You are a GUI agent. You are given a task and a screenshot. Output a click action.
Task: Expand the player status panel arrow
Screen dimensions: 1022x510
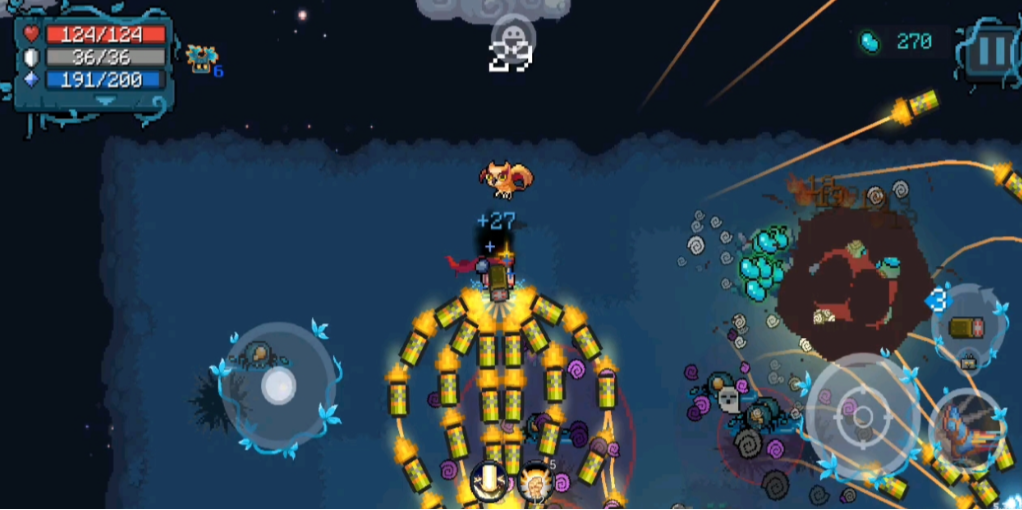[x=104, y=101]
